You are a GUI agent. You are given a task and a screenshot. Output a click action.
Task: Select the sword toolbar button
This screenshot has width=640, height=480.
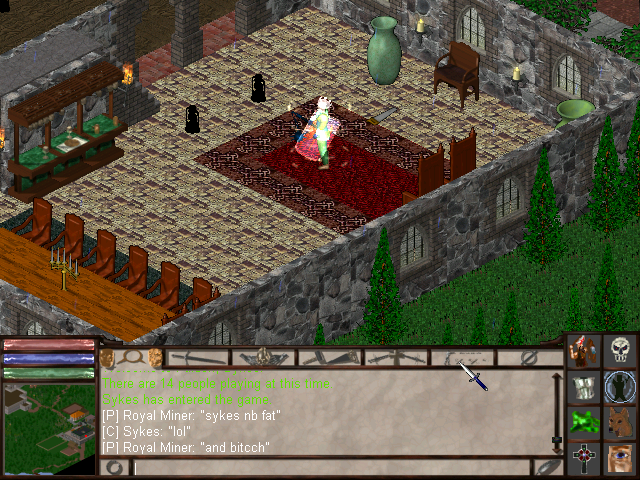(x=198, y=357)
